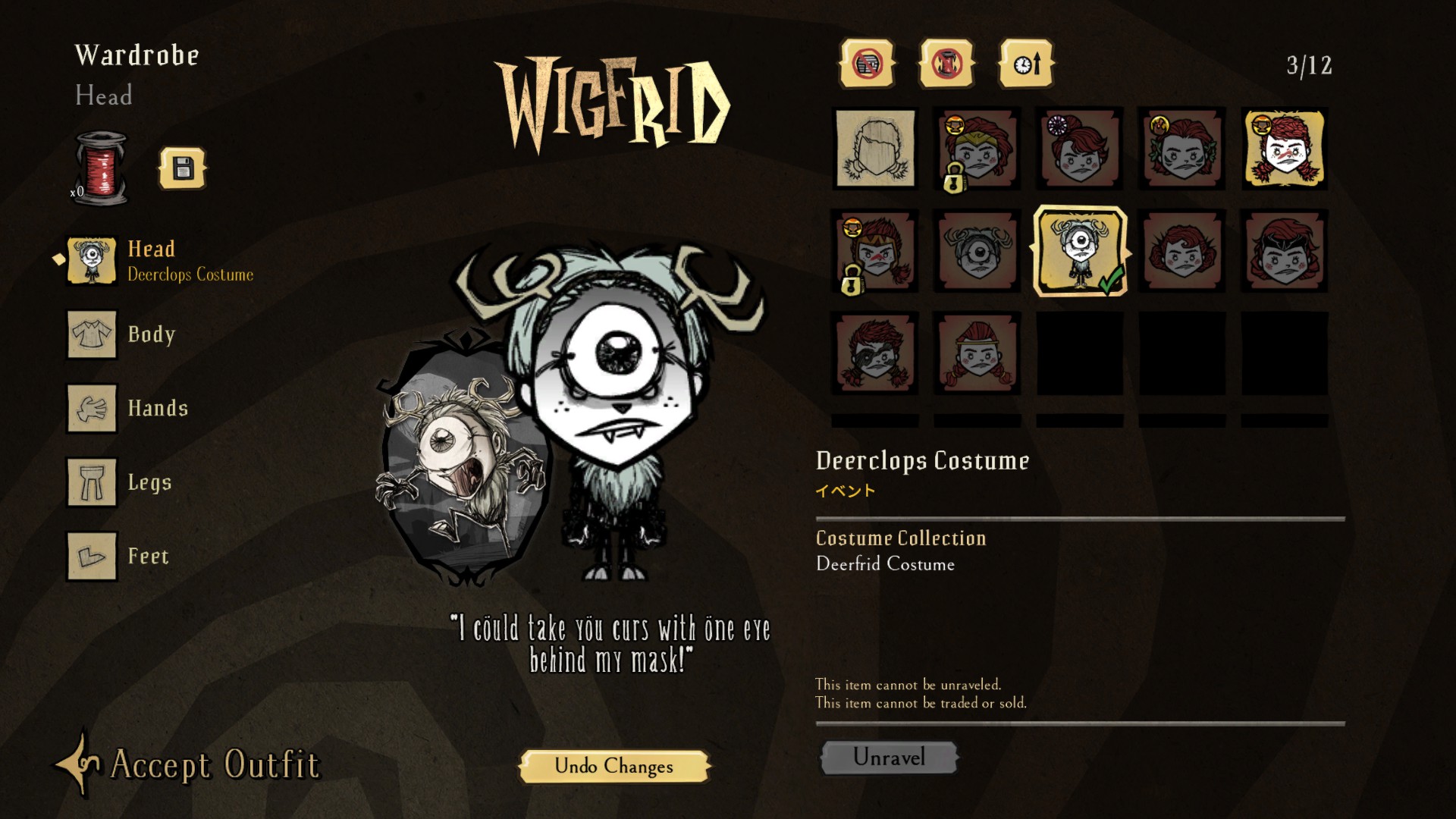
Task: Select the gold headband Wigfrid skin
Action: (977, 353)
